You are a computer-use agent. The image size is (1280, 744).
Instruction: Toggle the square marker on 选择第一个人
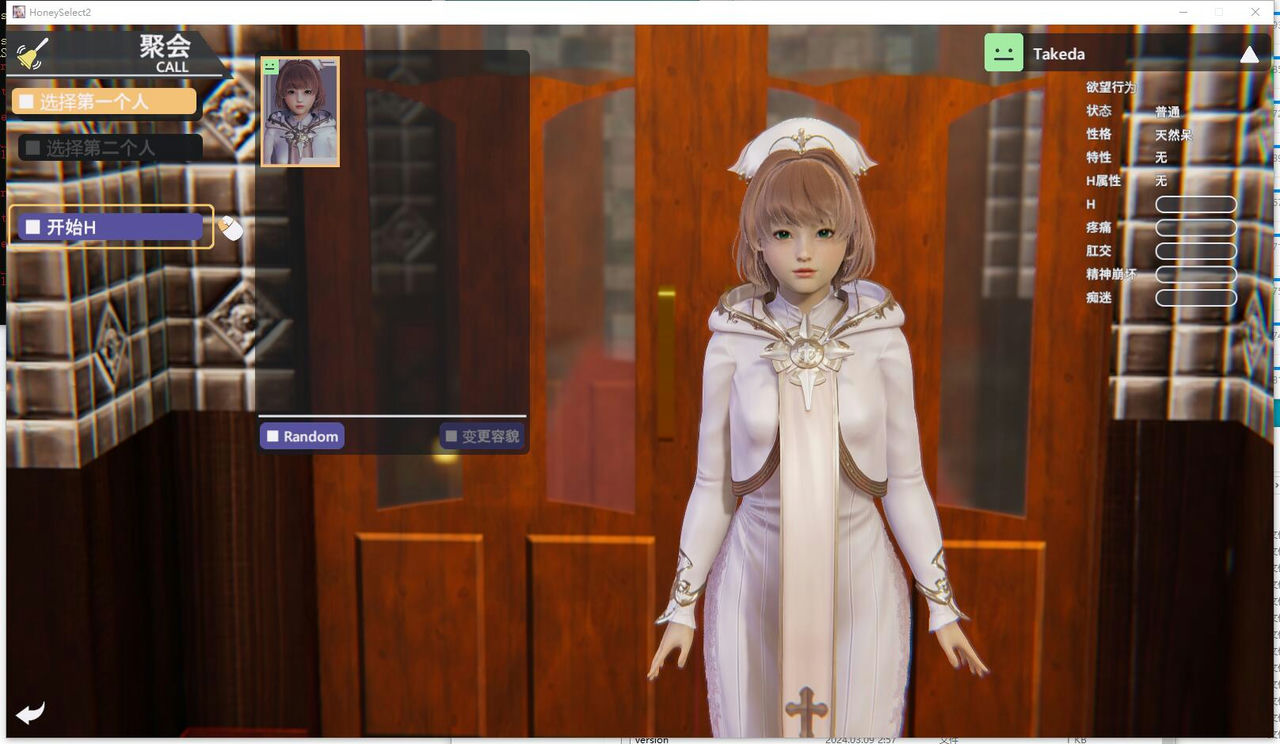point(27,100)
